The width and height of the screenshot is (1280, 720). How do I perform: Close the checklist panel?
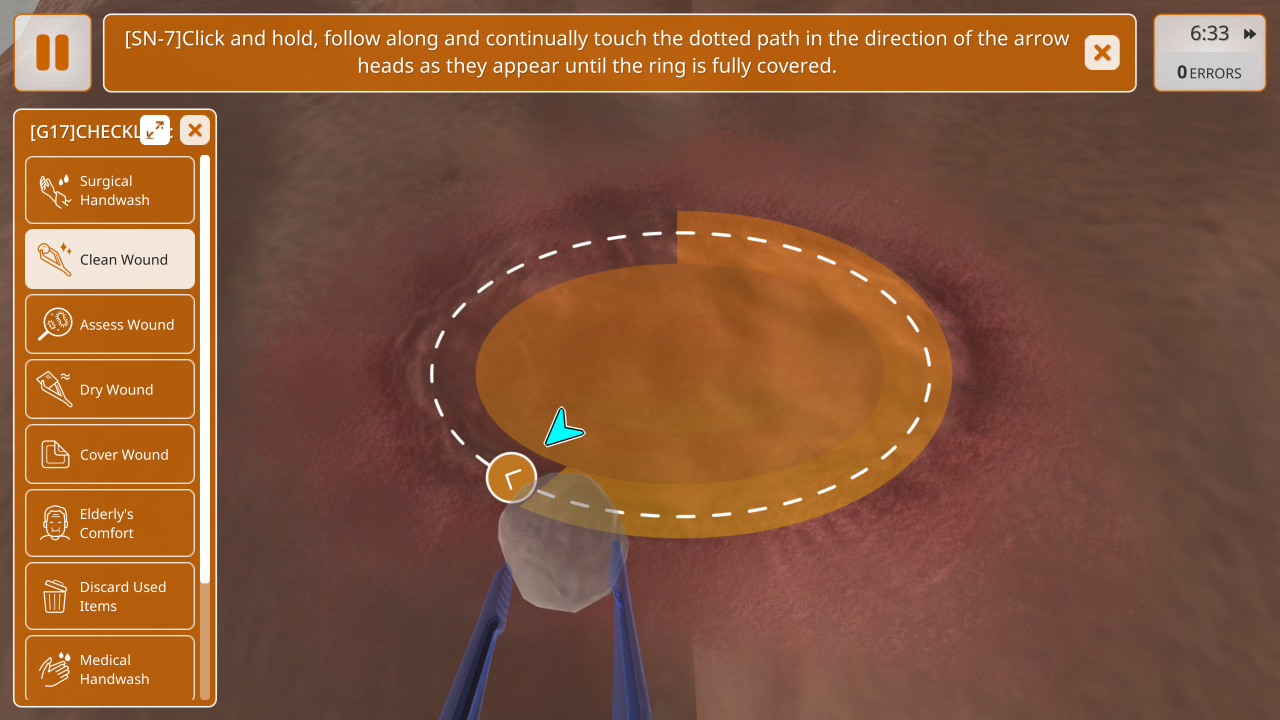click(x=195, y=130)
